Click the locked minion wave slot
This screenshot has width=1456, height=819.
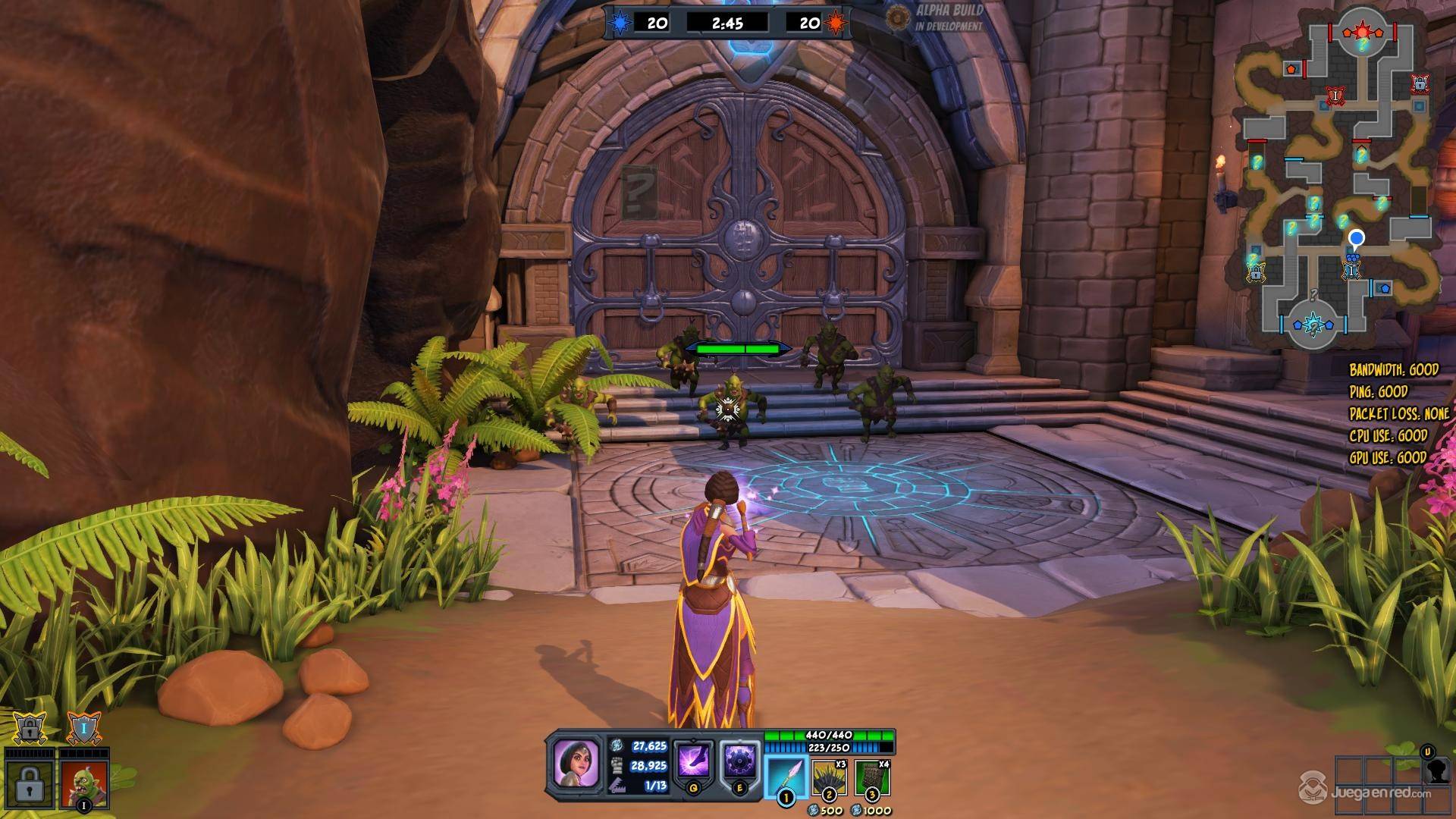[x=29, y=781]
